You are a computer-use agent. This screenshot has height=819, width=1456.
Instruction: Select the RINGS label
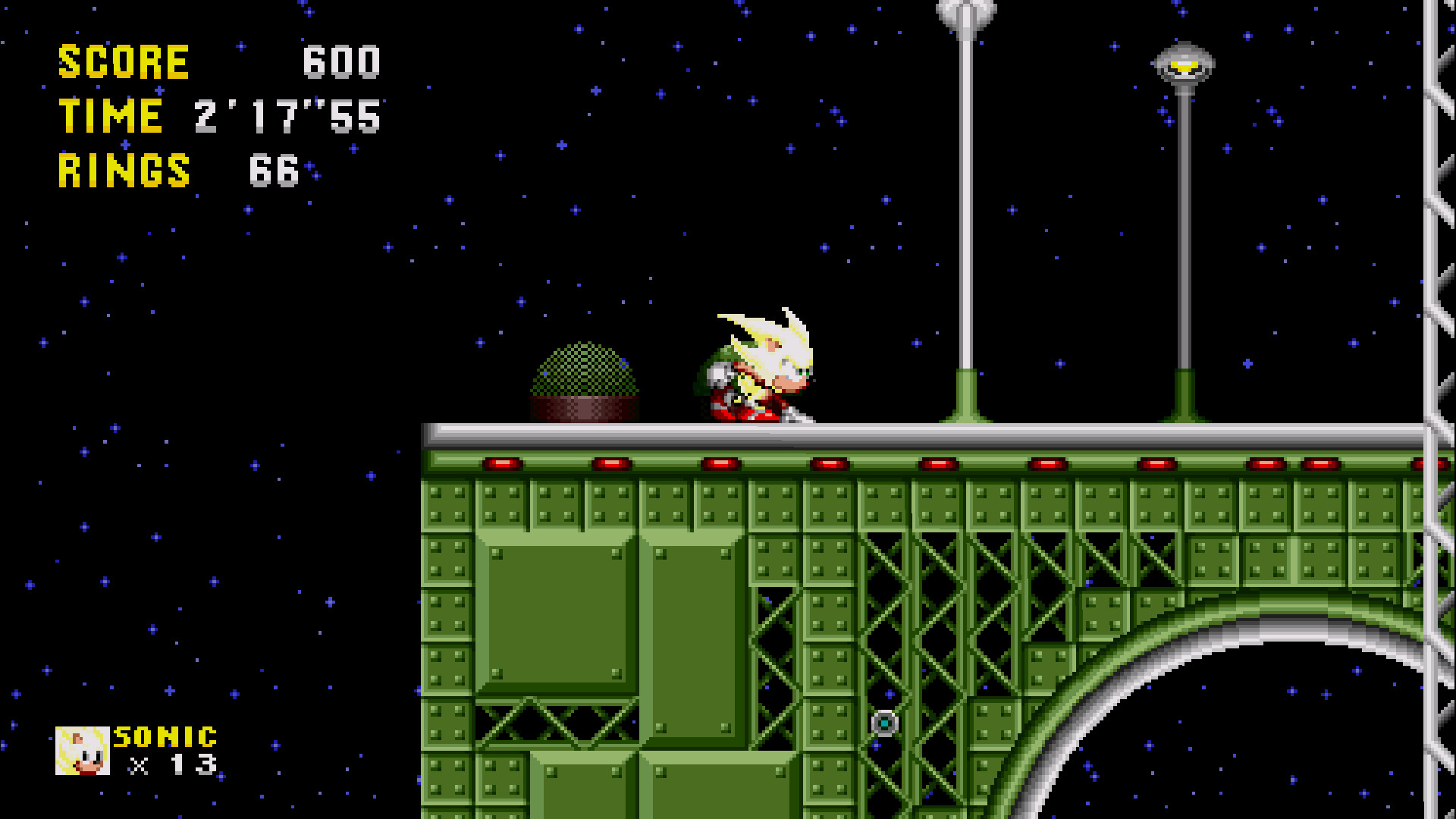click(x=124, y=171)
